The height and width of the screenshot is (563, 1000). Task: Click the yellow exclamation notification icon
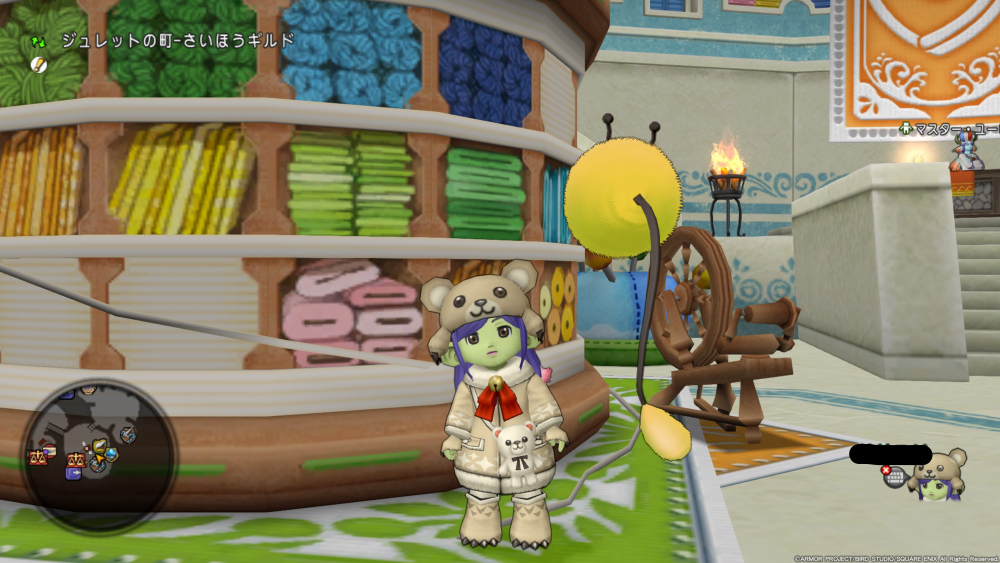(x=39, y=65)
